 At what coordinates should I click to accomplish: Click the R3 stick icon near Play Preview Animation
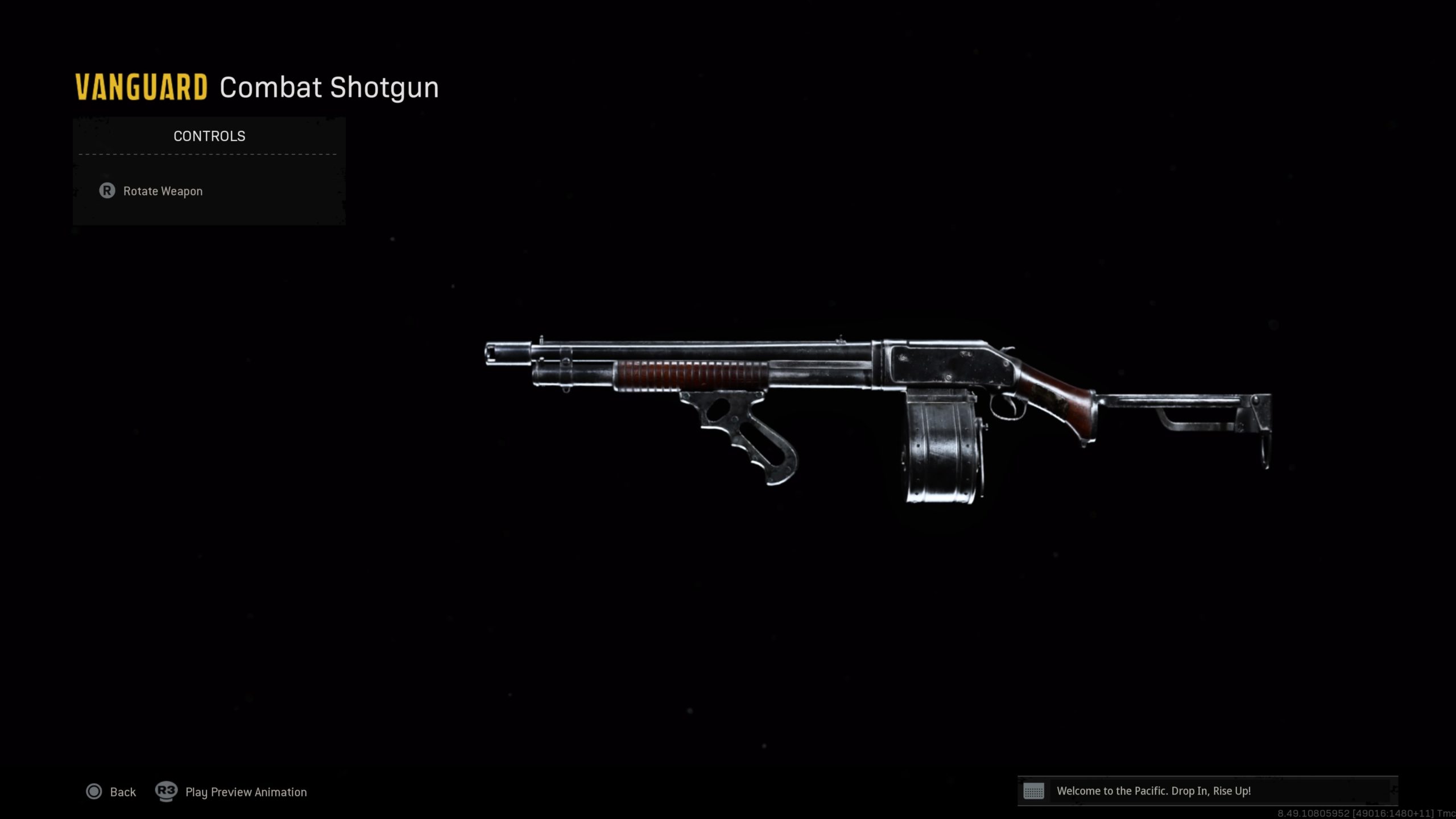coord(166,791)
